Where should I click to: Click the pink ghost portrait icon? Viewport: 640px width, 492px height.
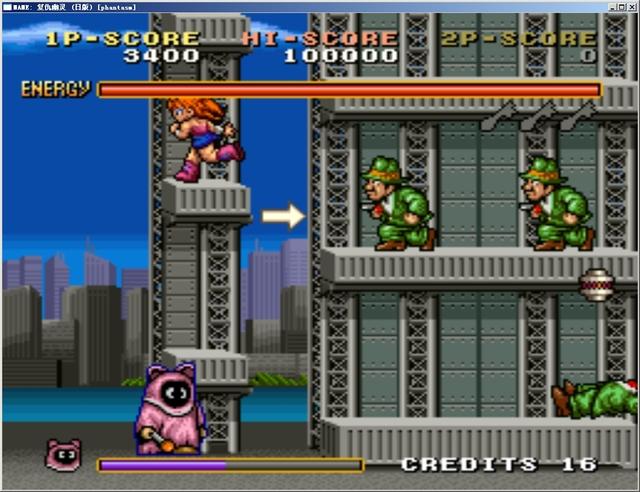[x=64, y=456]
